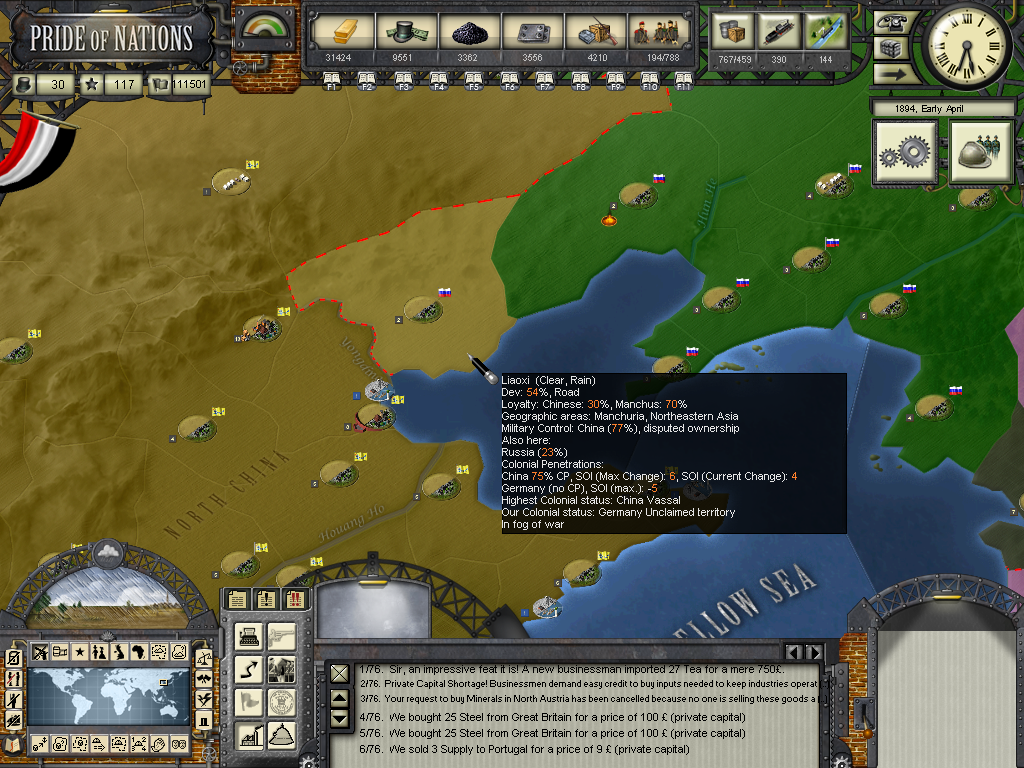This screenshot has height=768, width=1024.
Task: Select the star map filter
Action: click(79, 652)
